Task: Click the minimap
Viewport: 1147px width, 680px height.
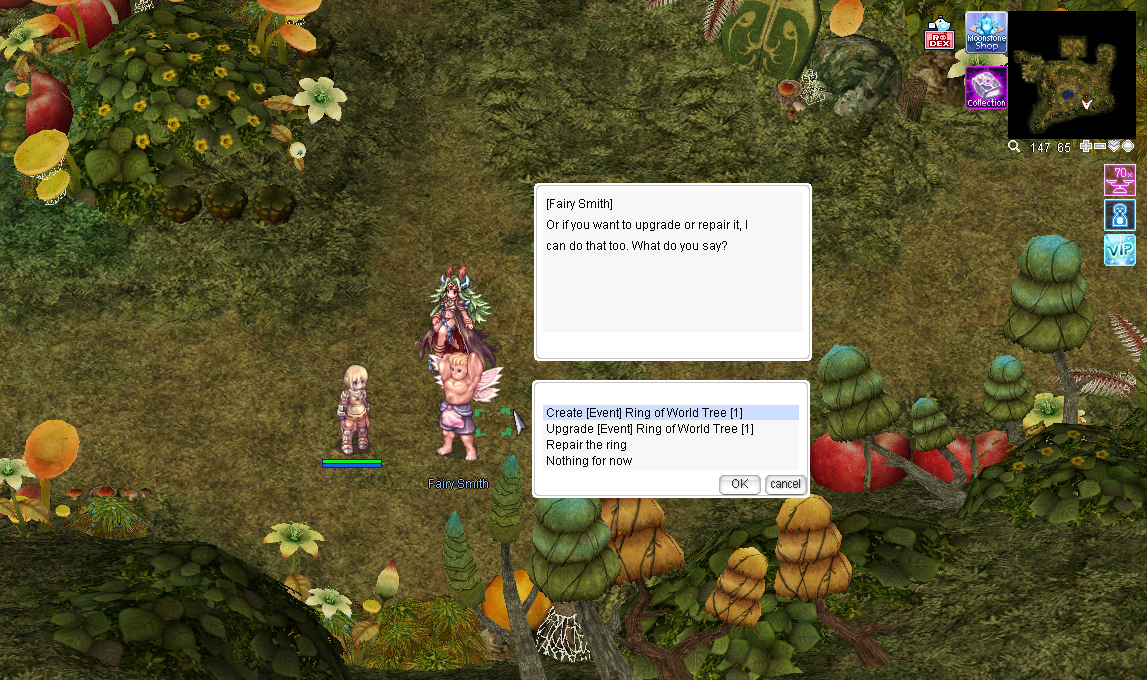Action: coord(1072,74)
